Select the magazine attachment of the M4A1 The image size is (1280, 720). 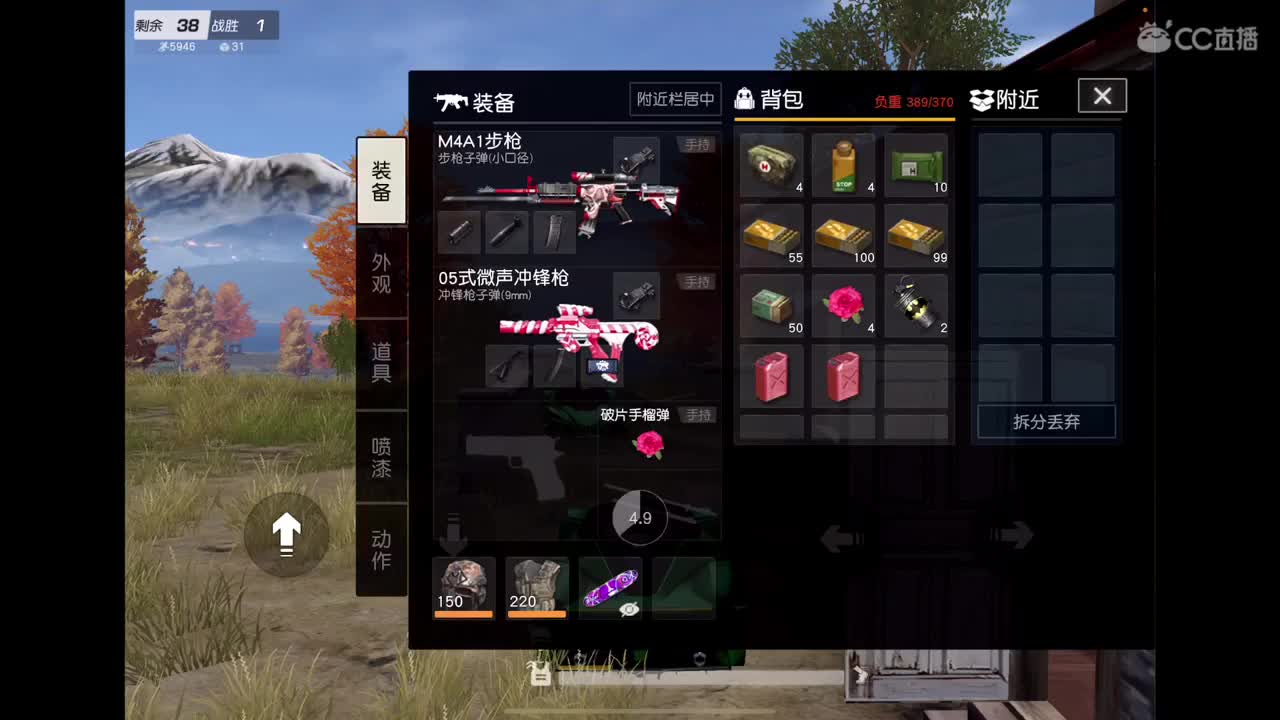point(553,231)
